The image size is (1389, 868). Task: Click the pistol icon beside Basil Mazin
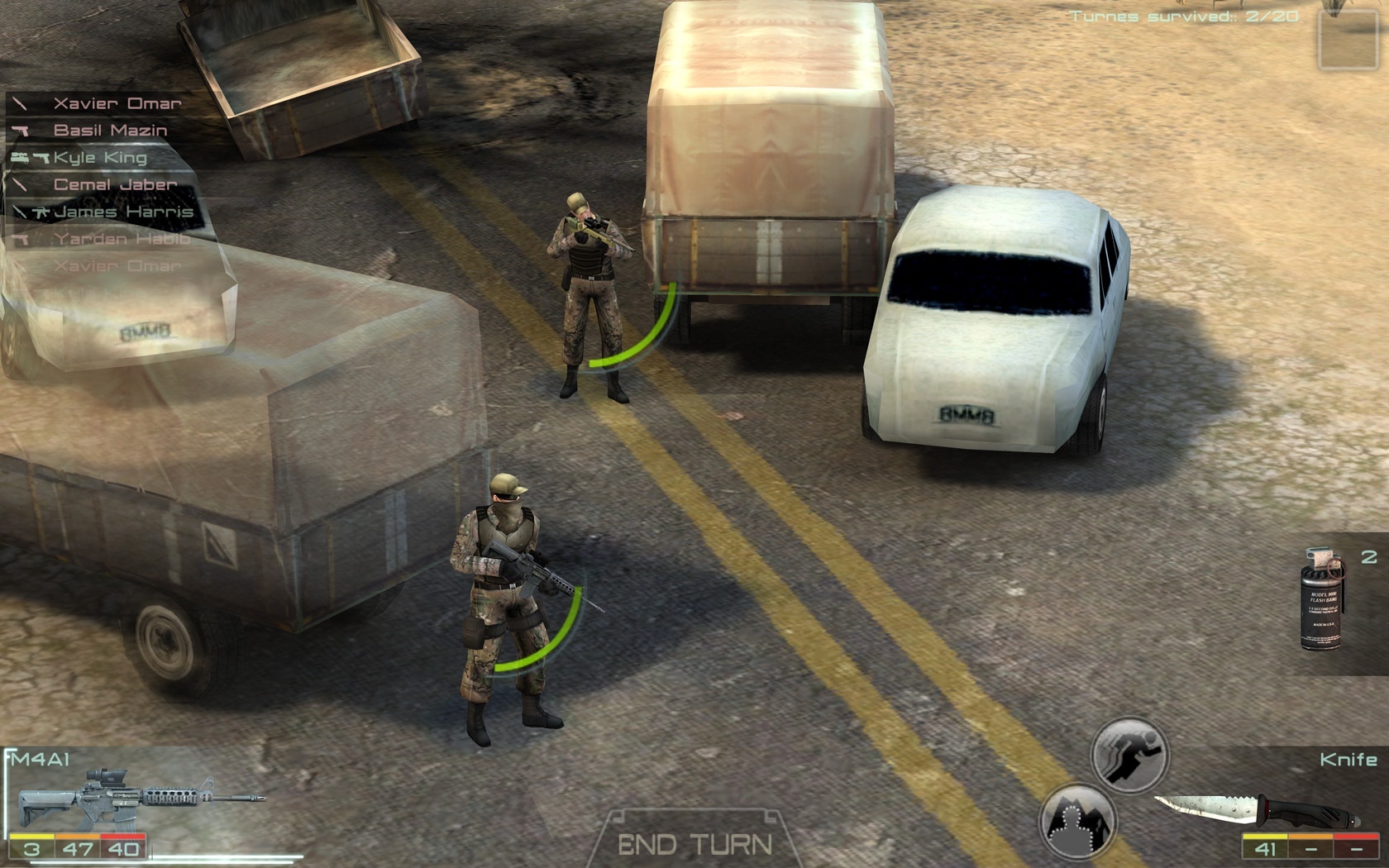[x=21, y=131]
